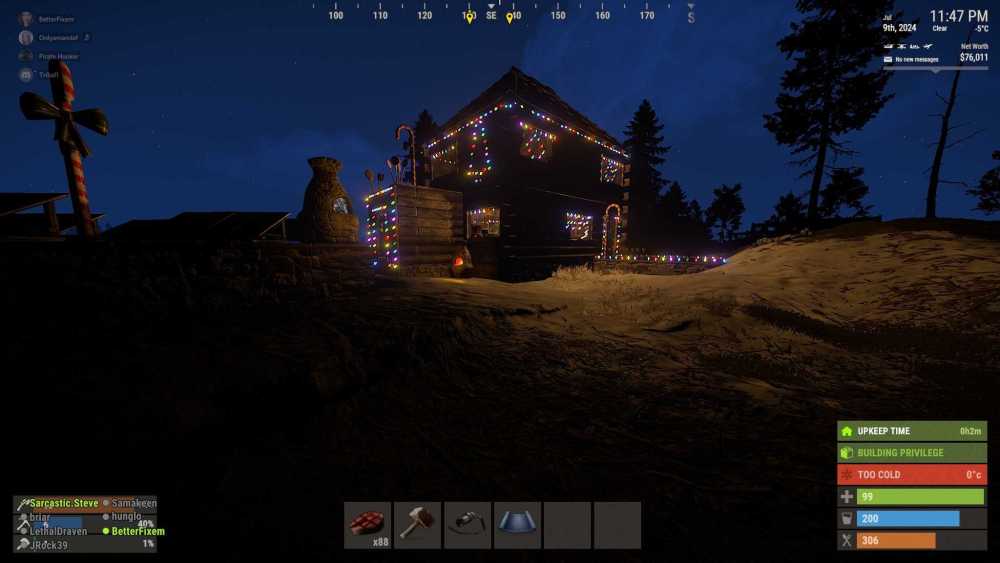Choose the third hotbar slot with the cable tool
Screen dimensions: 1000x563
467,524
